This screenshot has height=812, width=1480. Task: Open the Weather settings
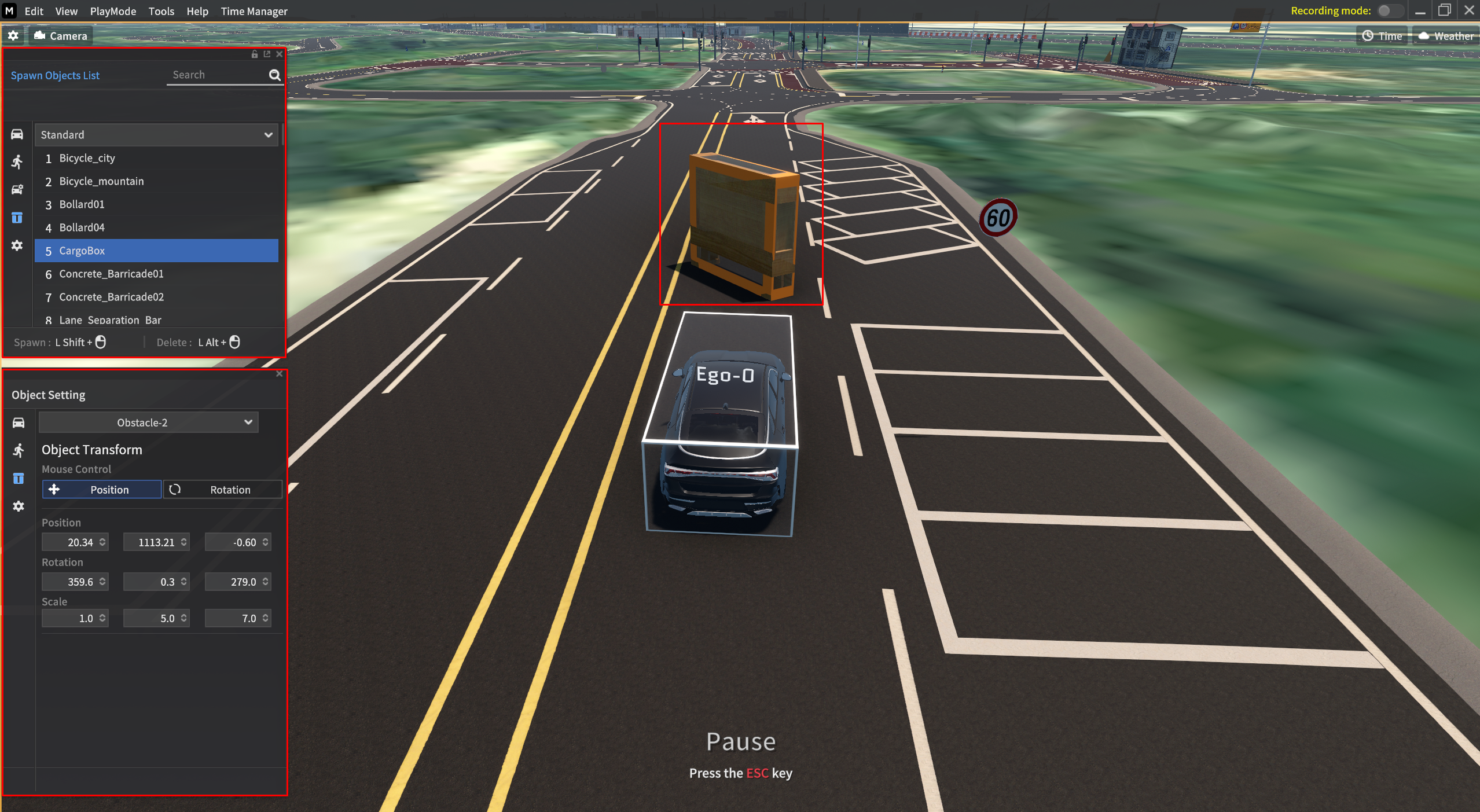pos(1446,36)
